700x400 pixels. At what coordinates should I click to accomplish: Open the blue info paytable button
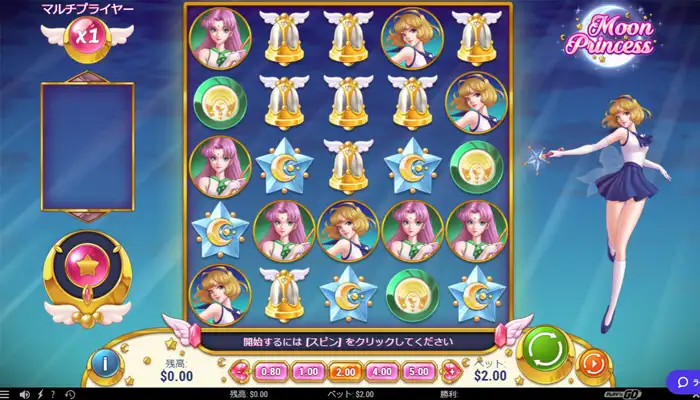point(104,363)
